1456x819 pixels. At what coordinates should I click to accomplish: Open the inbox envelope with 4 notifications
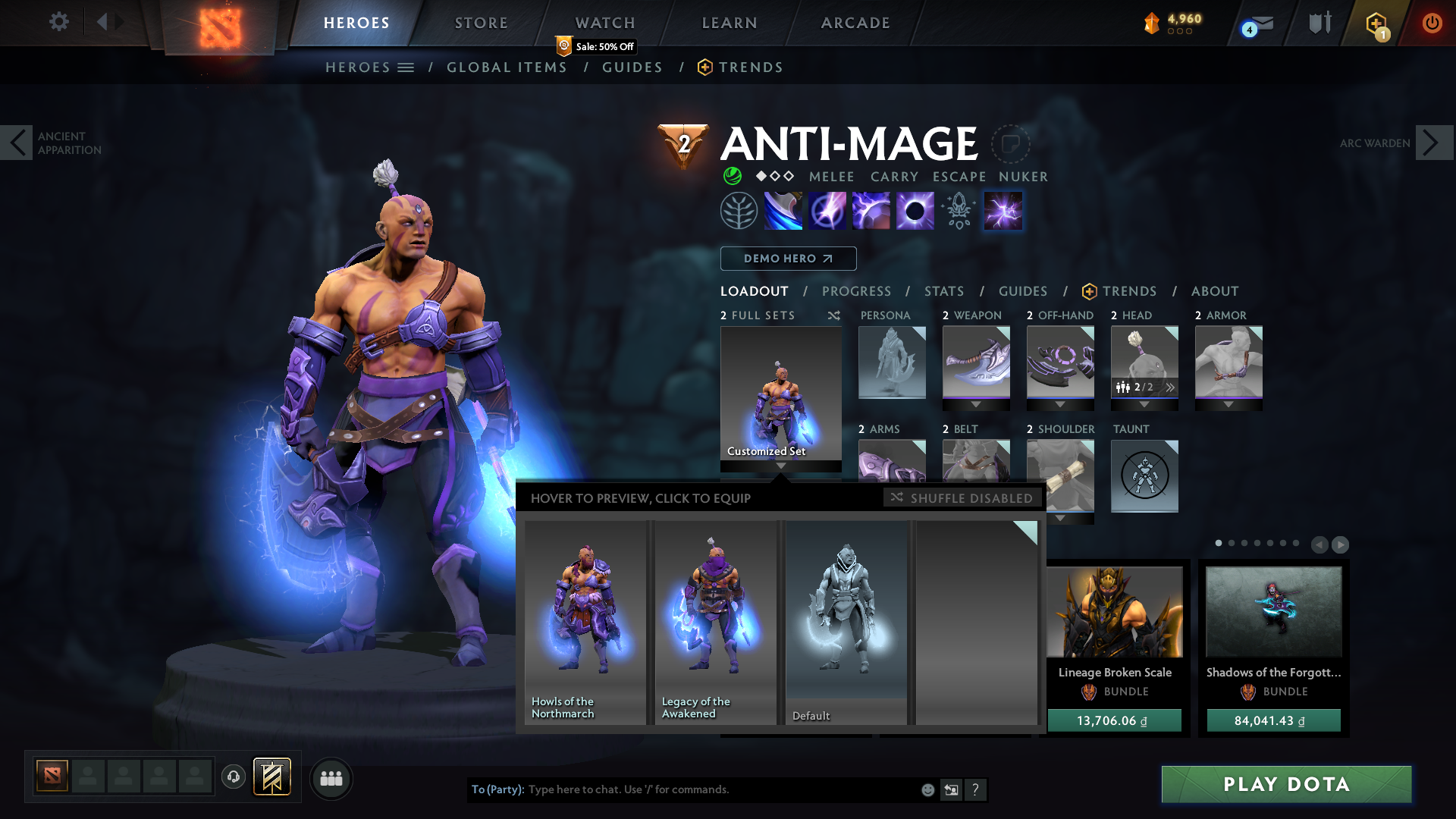click(1260, 23)
